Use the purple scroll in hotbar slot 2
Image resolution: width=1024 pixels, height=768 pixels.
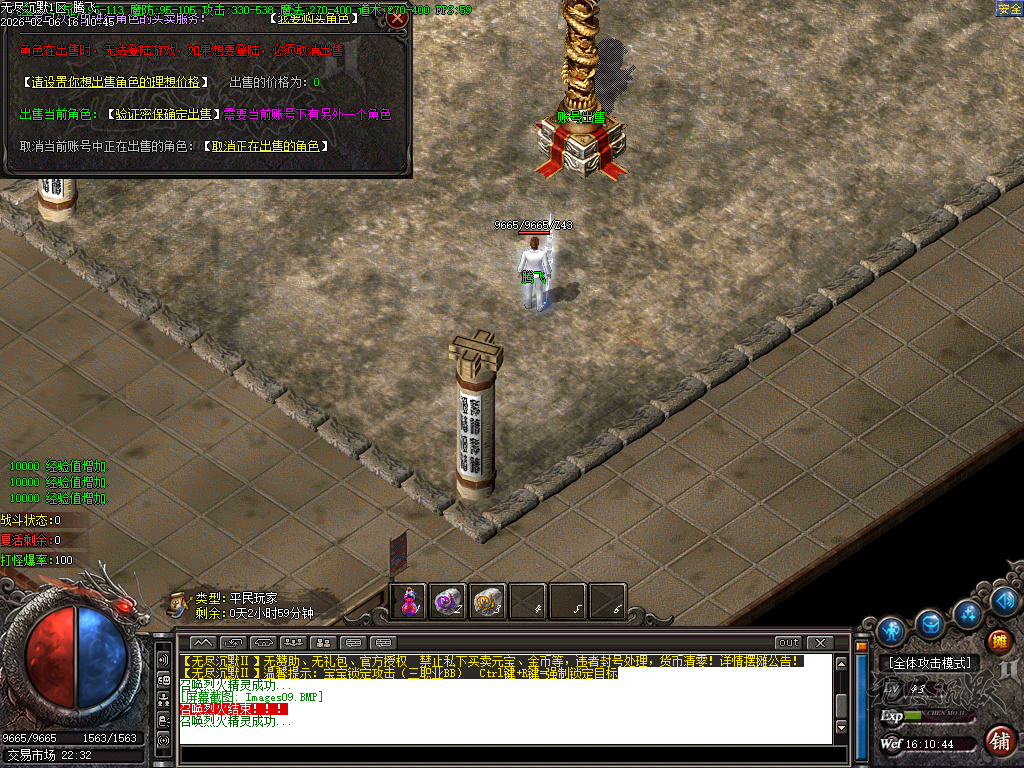point(448,601)
